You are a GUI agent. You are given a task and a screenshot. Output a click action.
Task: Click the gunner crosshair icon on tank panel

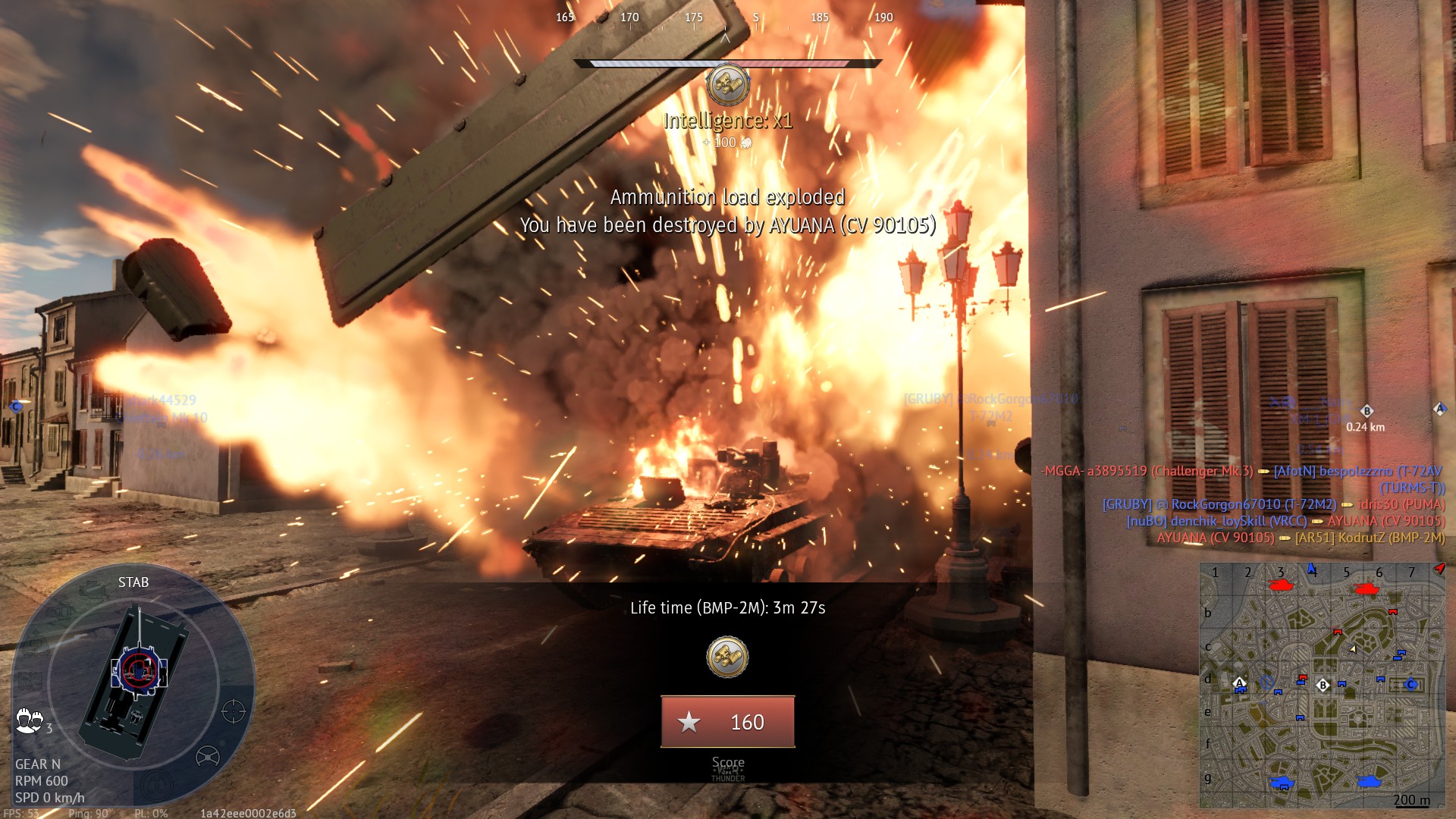click(x=233, y=711)
